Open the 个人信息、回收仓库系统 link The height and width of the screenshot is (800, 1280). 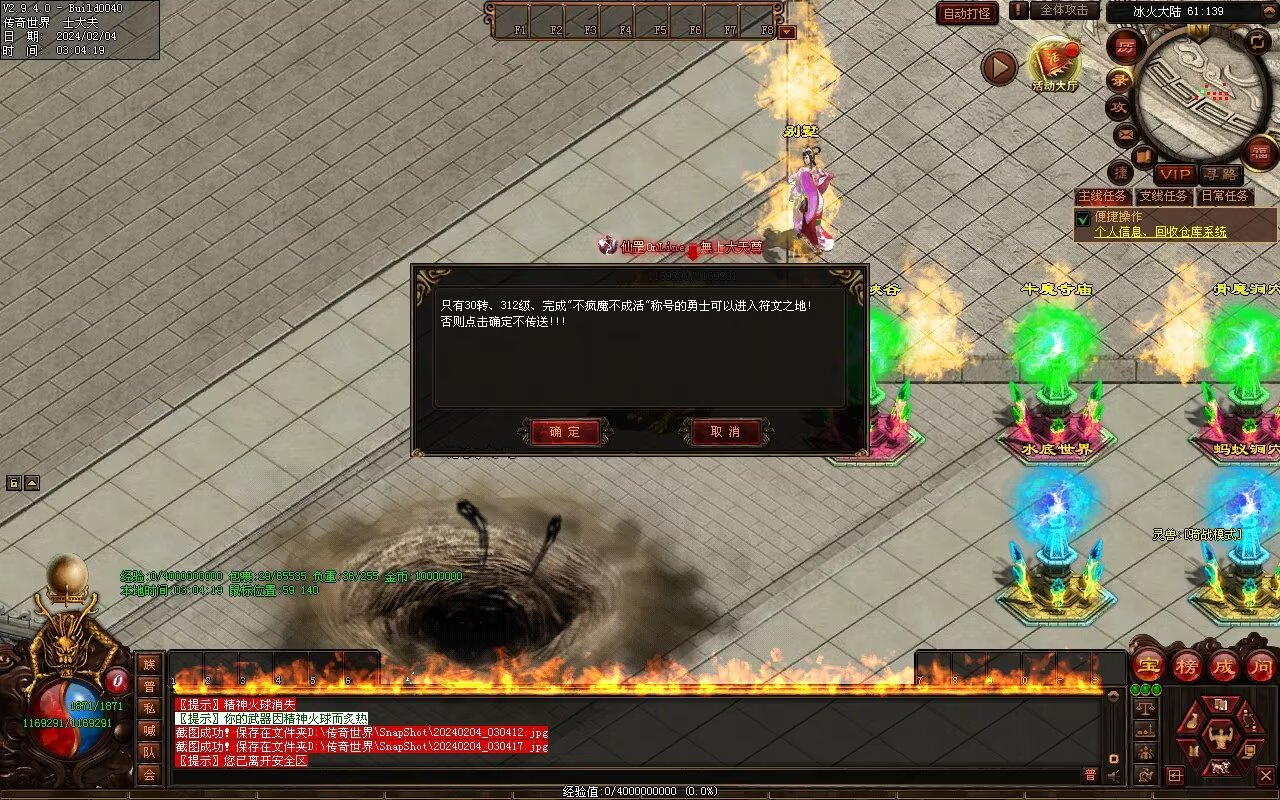pyautogui.click(x=1160, y=232)
